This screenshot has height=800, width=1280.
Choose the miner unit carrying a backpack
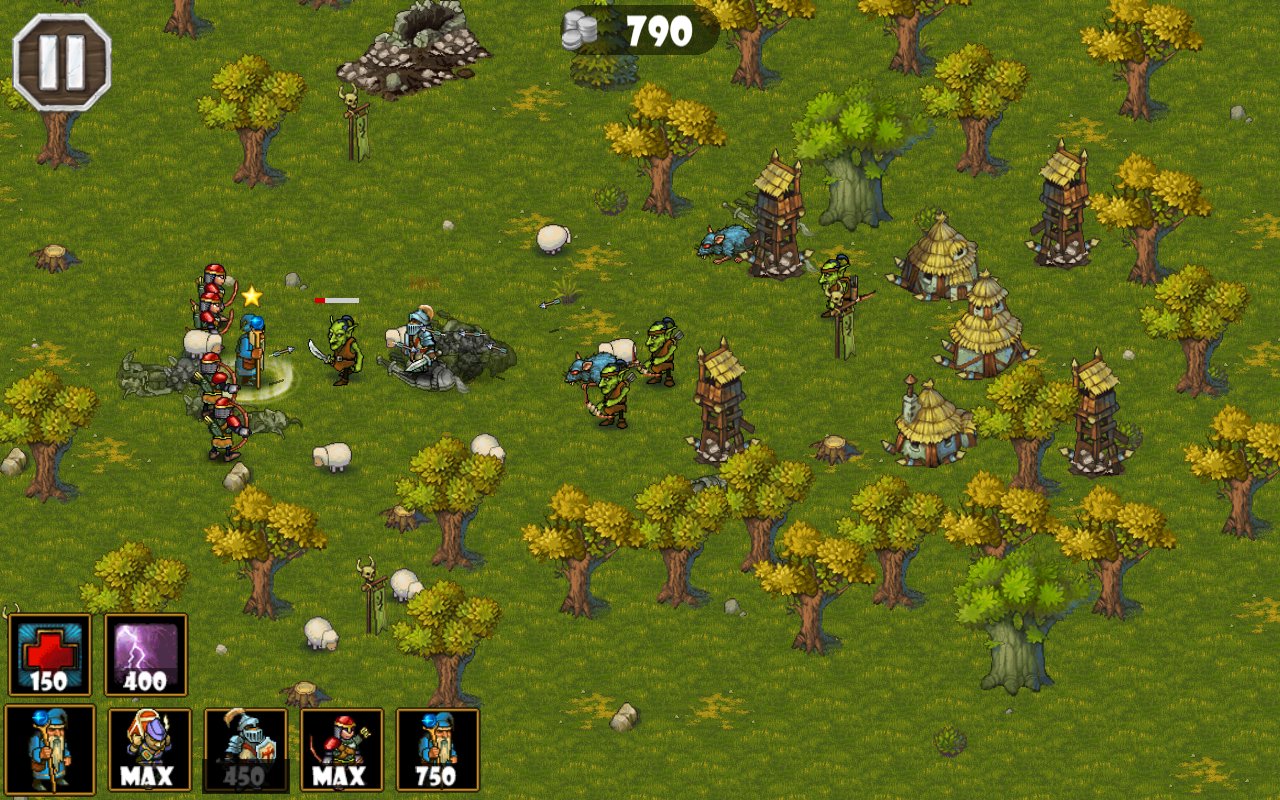(150, 749)
